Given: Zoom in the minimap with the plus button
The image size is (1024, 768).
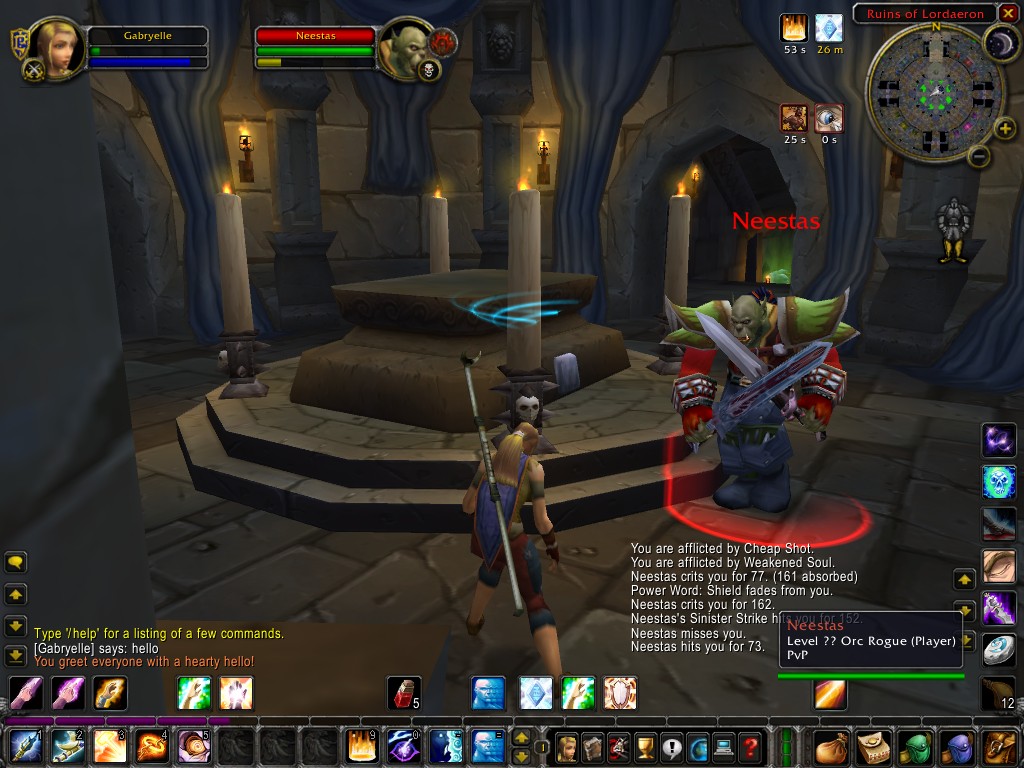Looking at the screenshot, I should 1005,127.
